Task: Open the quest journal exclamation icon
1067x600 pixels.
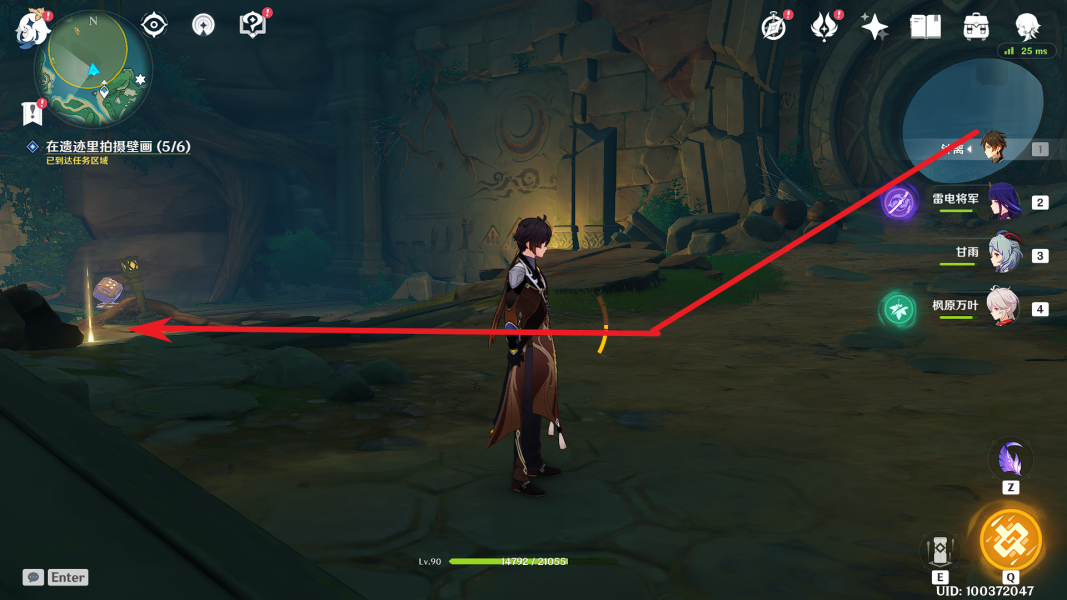Action: [x=34, y=112]
